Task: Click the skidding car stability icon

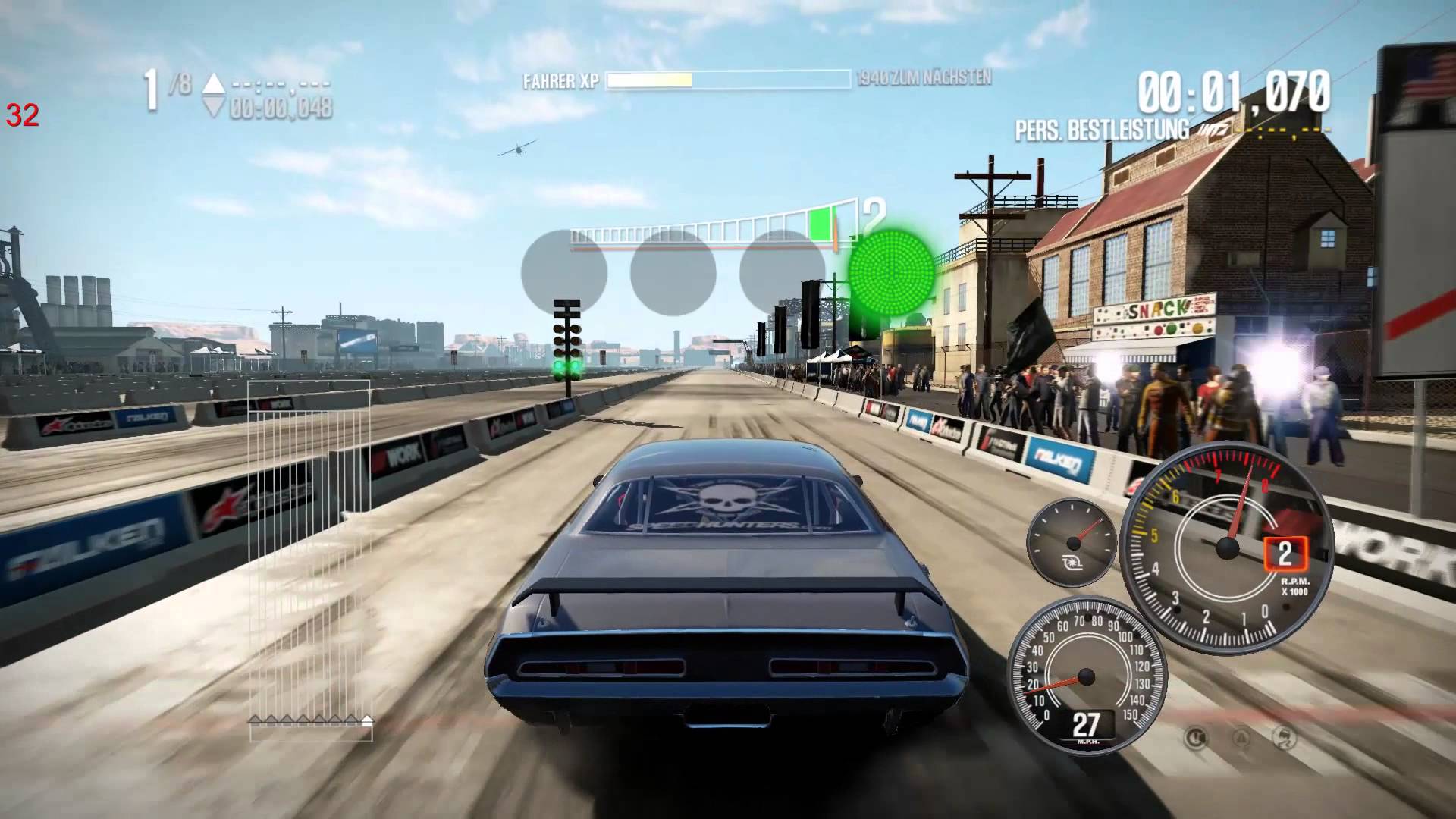Action: (x=1286, y=737)
